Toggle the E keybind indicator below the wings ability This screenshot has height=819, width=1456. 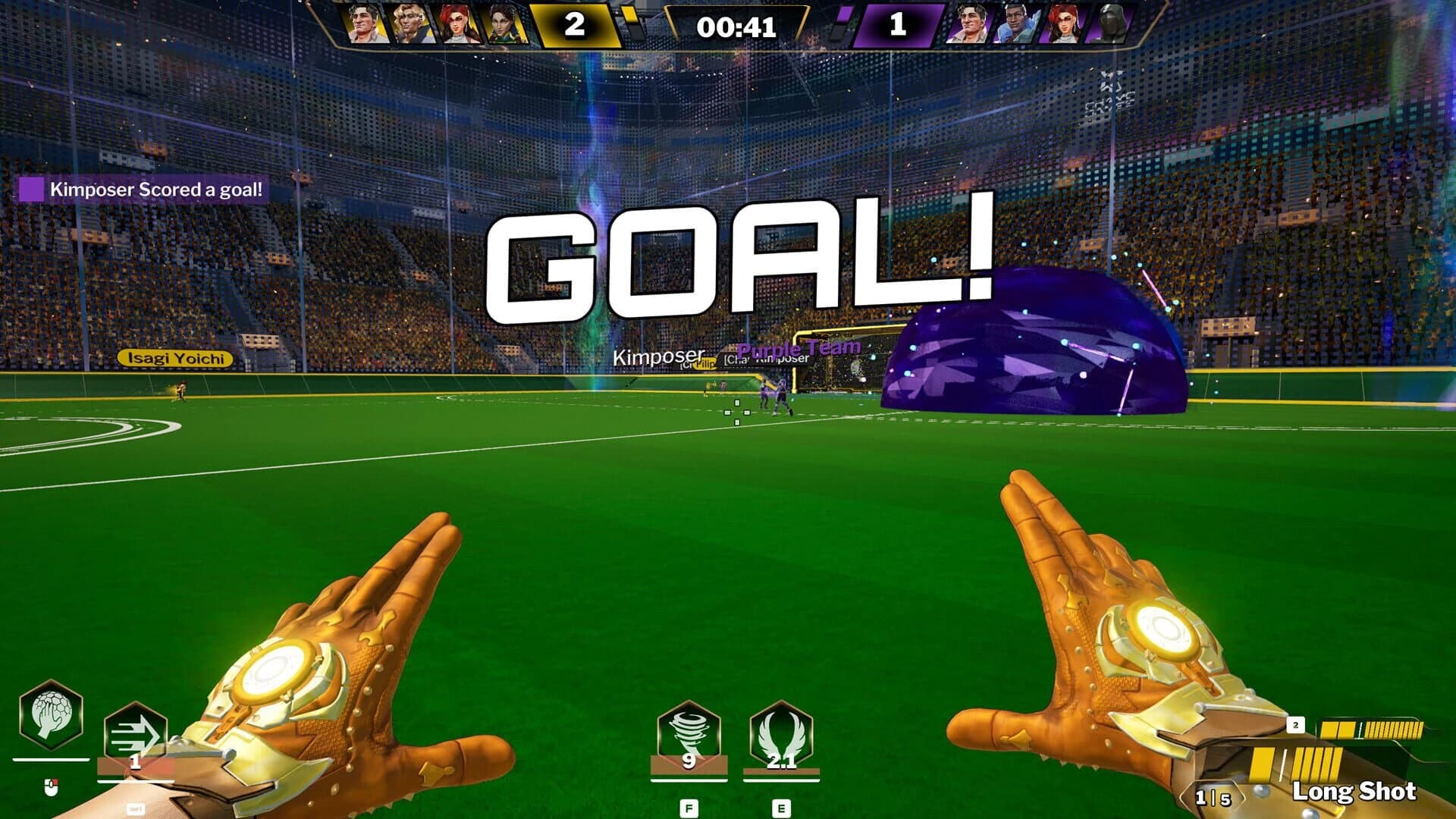[x=780, y=805]
